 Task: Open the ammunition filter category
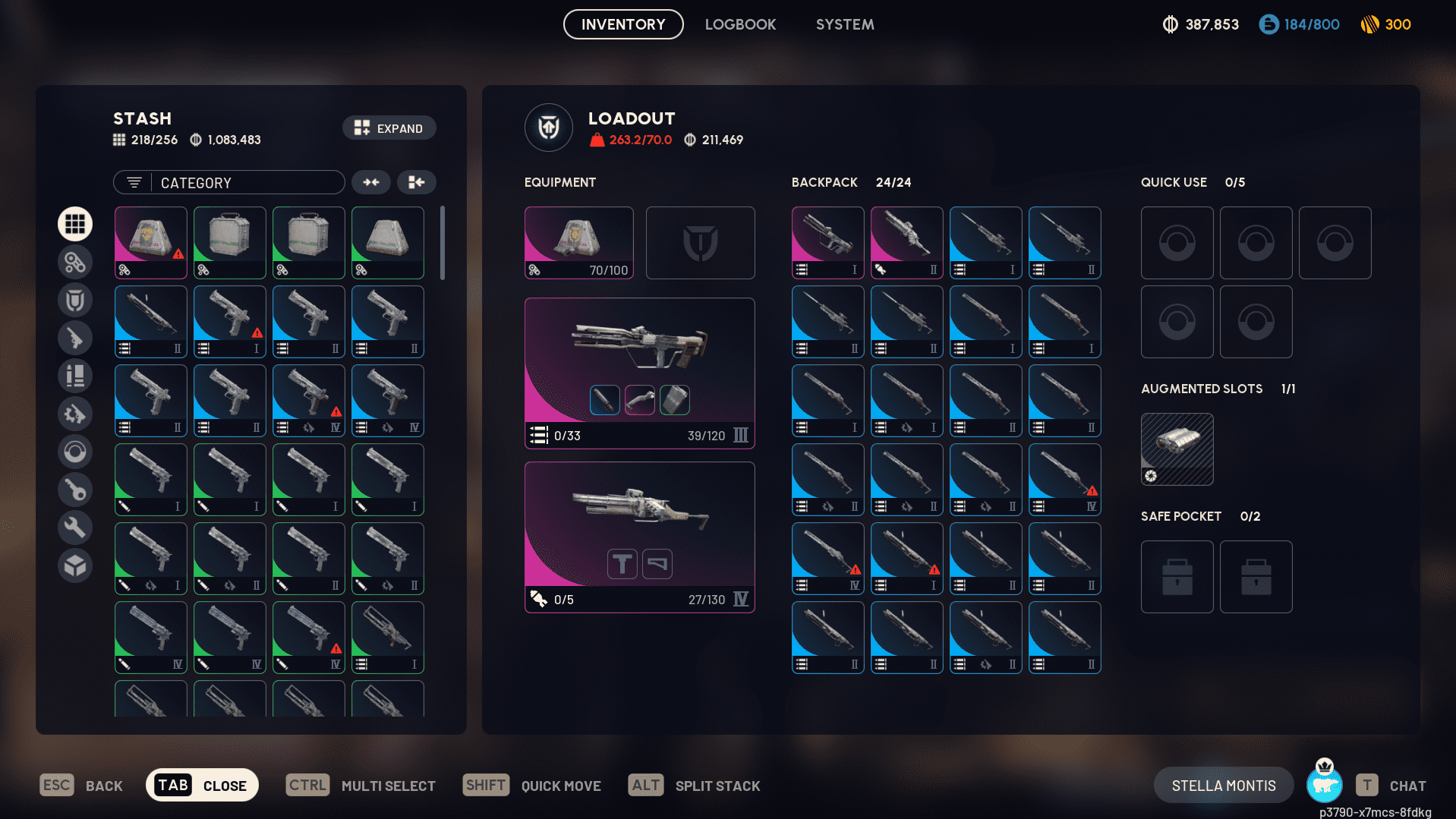pos(75,376)
